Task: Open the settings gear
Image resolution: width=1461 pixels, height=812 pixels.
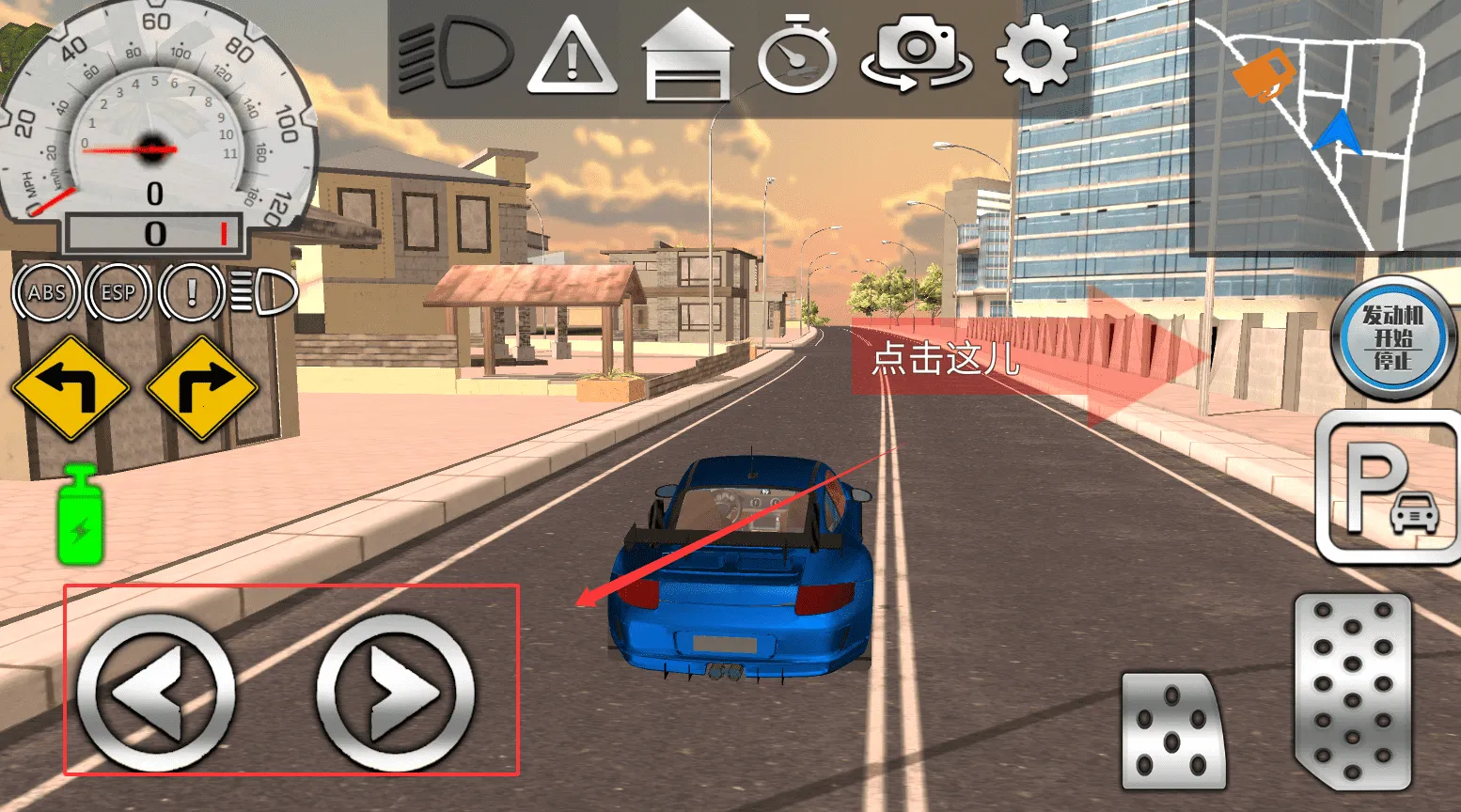Action: coord(1034,55)
